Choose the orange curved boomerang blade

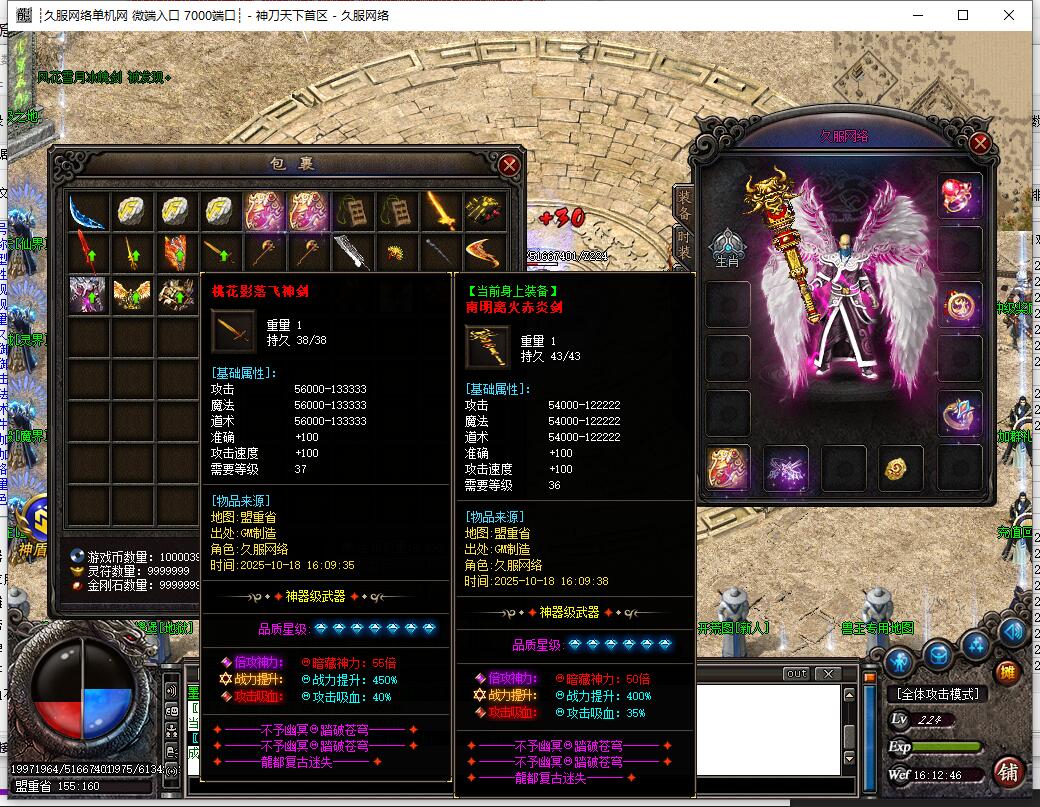[x=485, y=252]
